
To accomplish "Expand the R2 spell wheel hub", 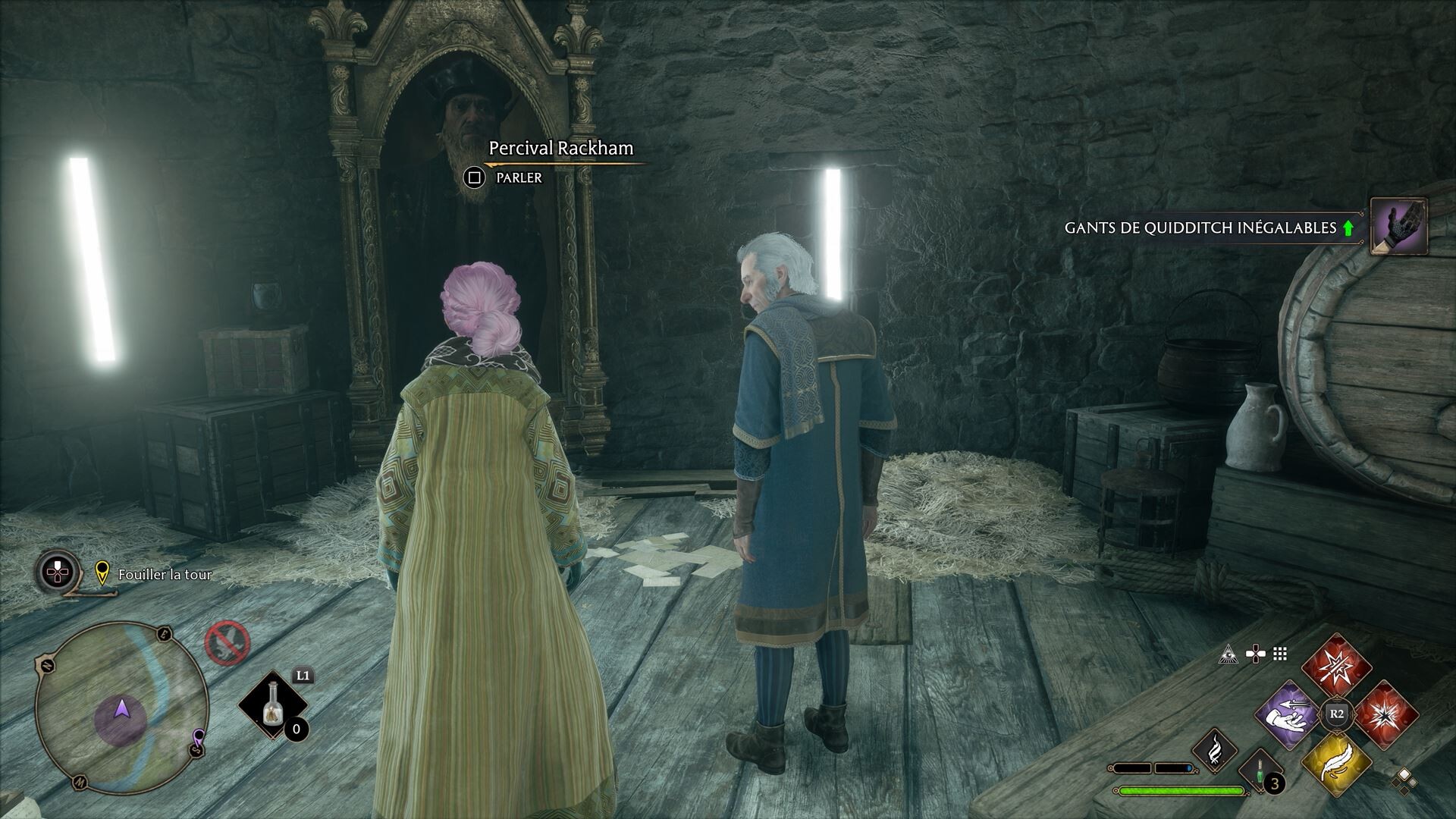I will [x=1336, y=714].
